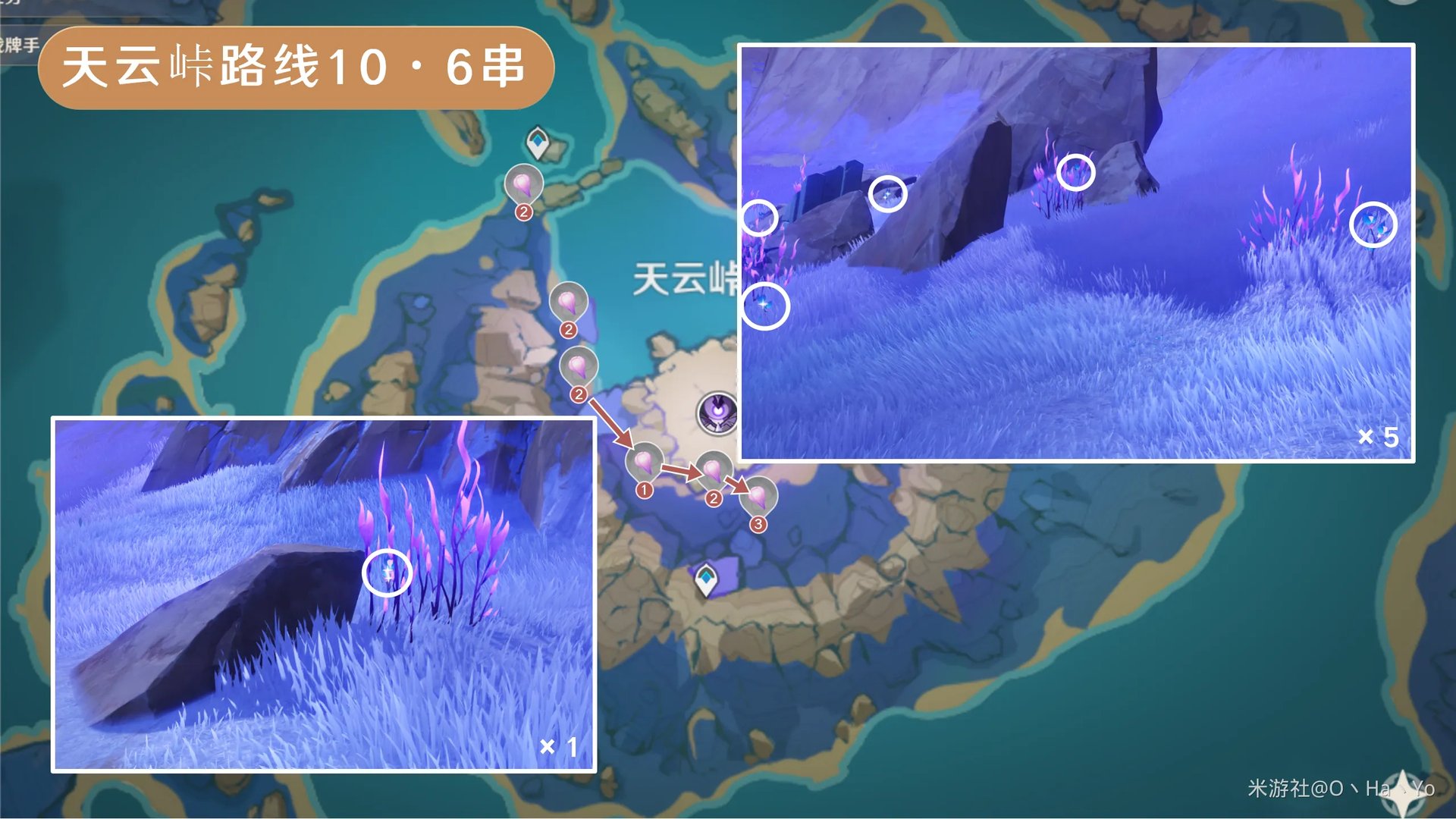This screenshot has width=1456, height=819.
Task: Select the teleport waypoint icon near the top coast
Action: pos(538,143)
